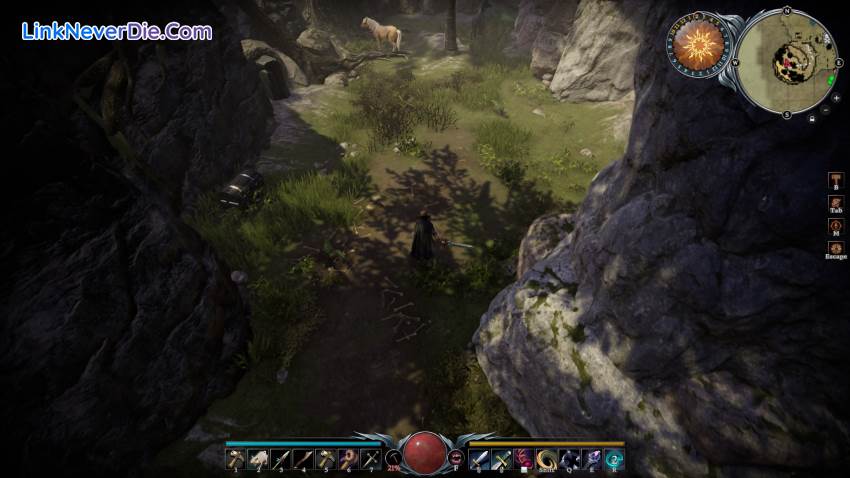Click the LinkNeverDie.Com watermark link
Screen dimensions: 850x478
point(117,31)
